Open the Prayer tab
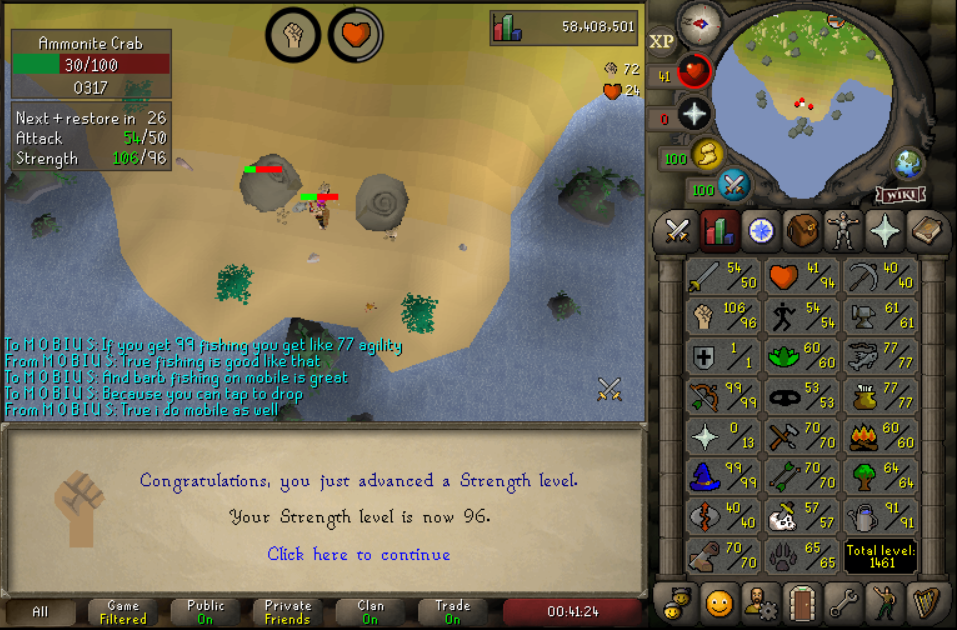 [886, 231]
